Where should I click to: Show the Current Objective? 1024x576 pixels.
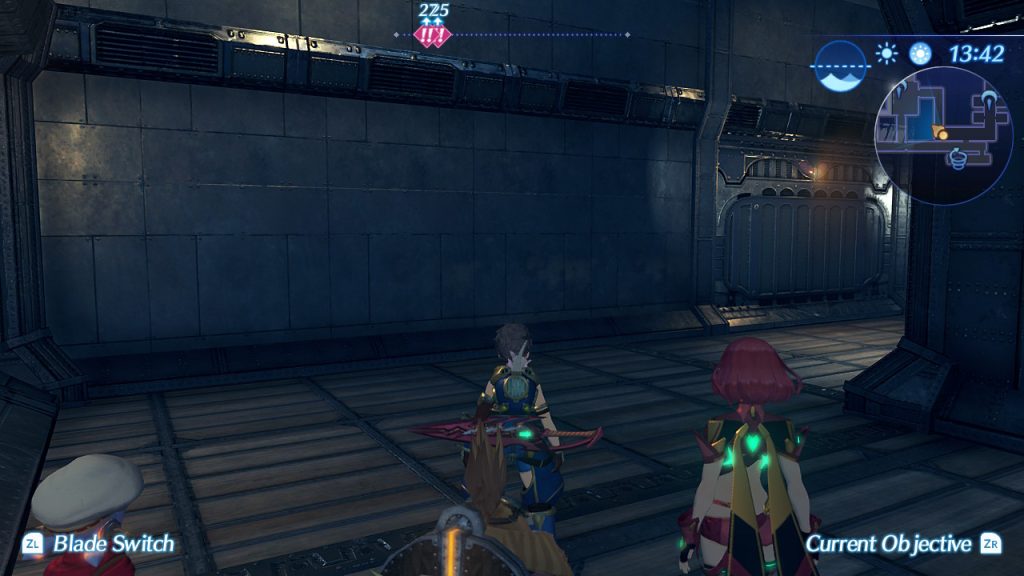coord(889,544)
